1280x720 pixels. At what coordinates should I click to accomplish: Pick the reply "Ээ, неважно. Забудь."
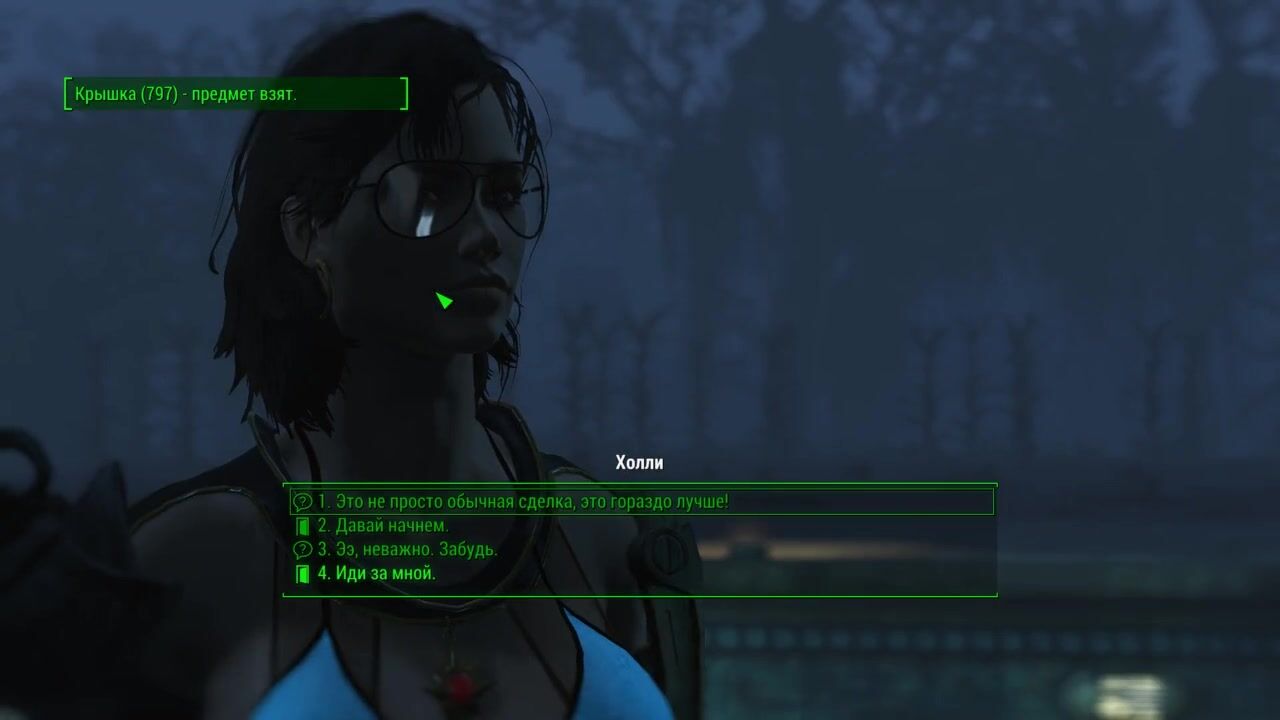pos(407,549)
